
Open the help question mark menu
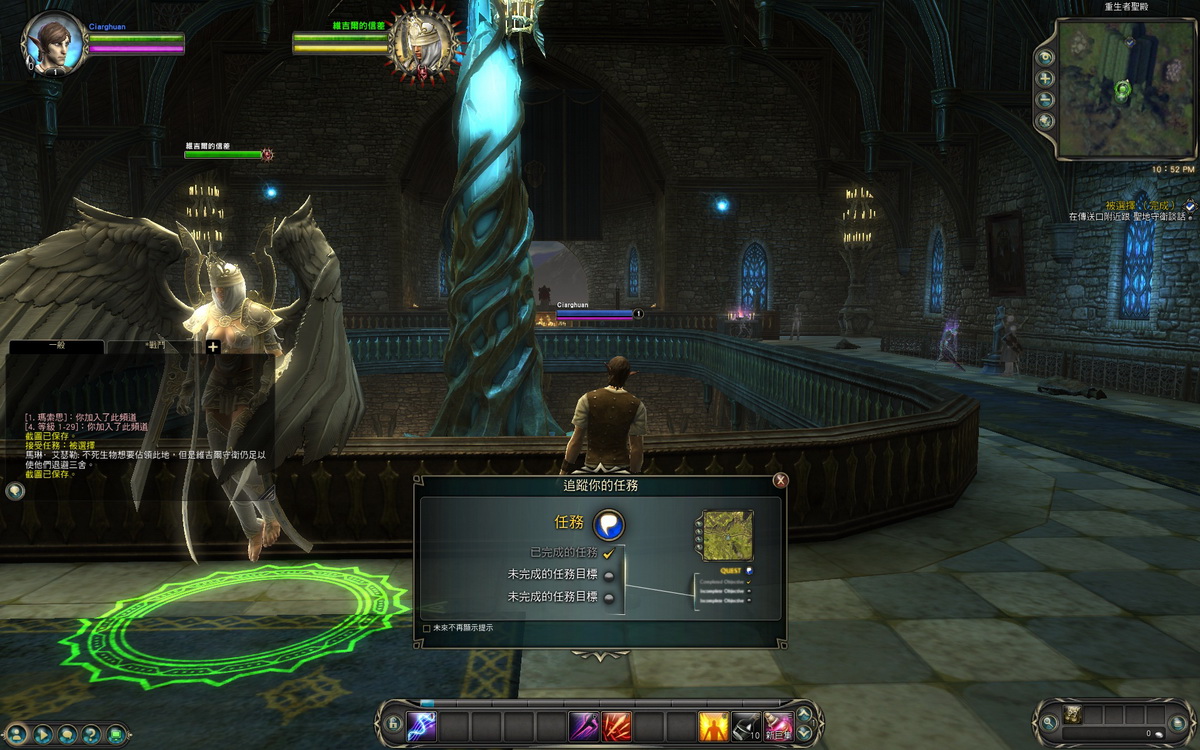[91, 734]
